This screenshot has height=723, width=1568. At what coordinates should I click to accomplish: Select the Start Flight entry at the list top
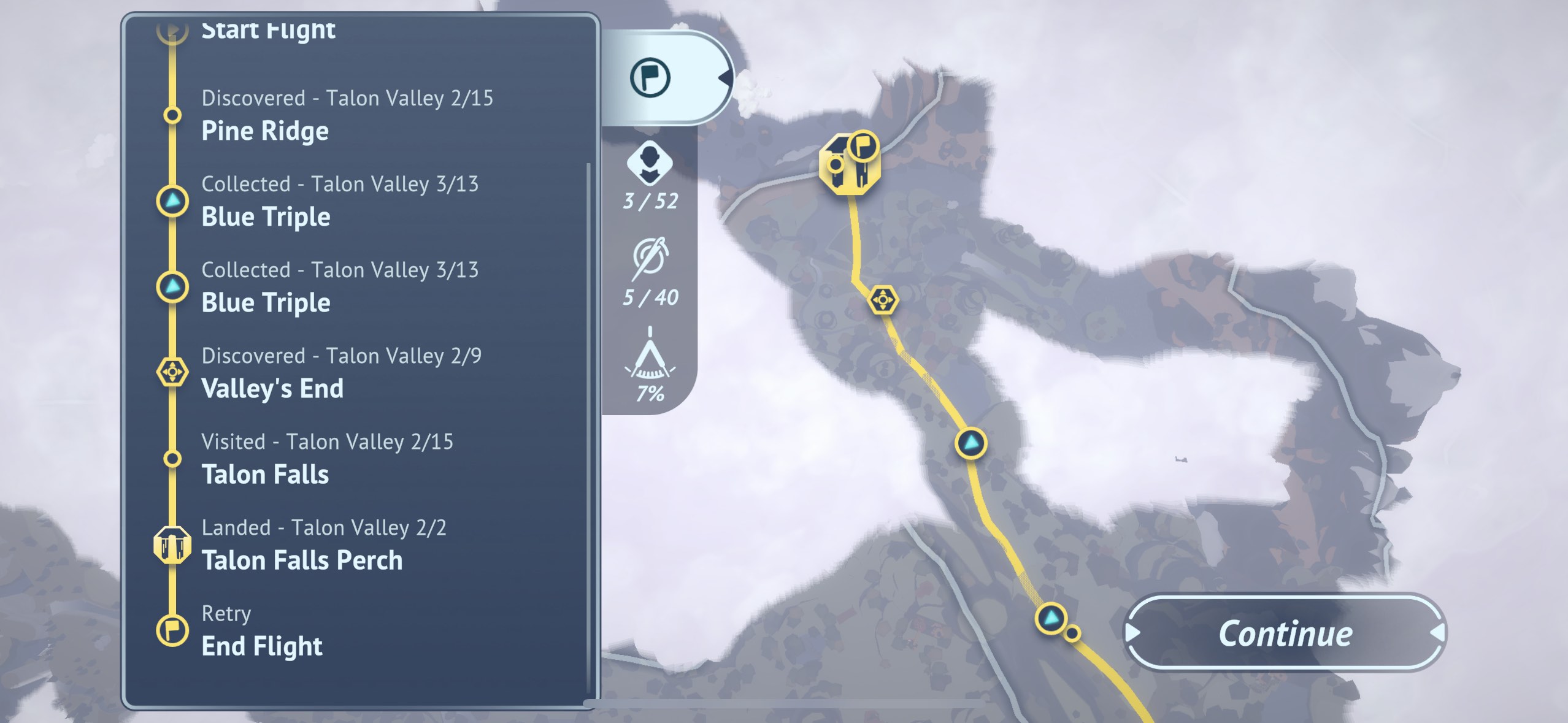(268, 29)
